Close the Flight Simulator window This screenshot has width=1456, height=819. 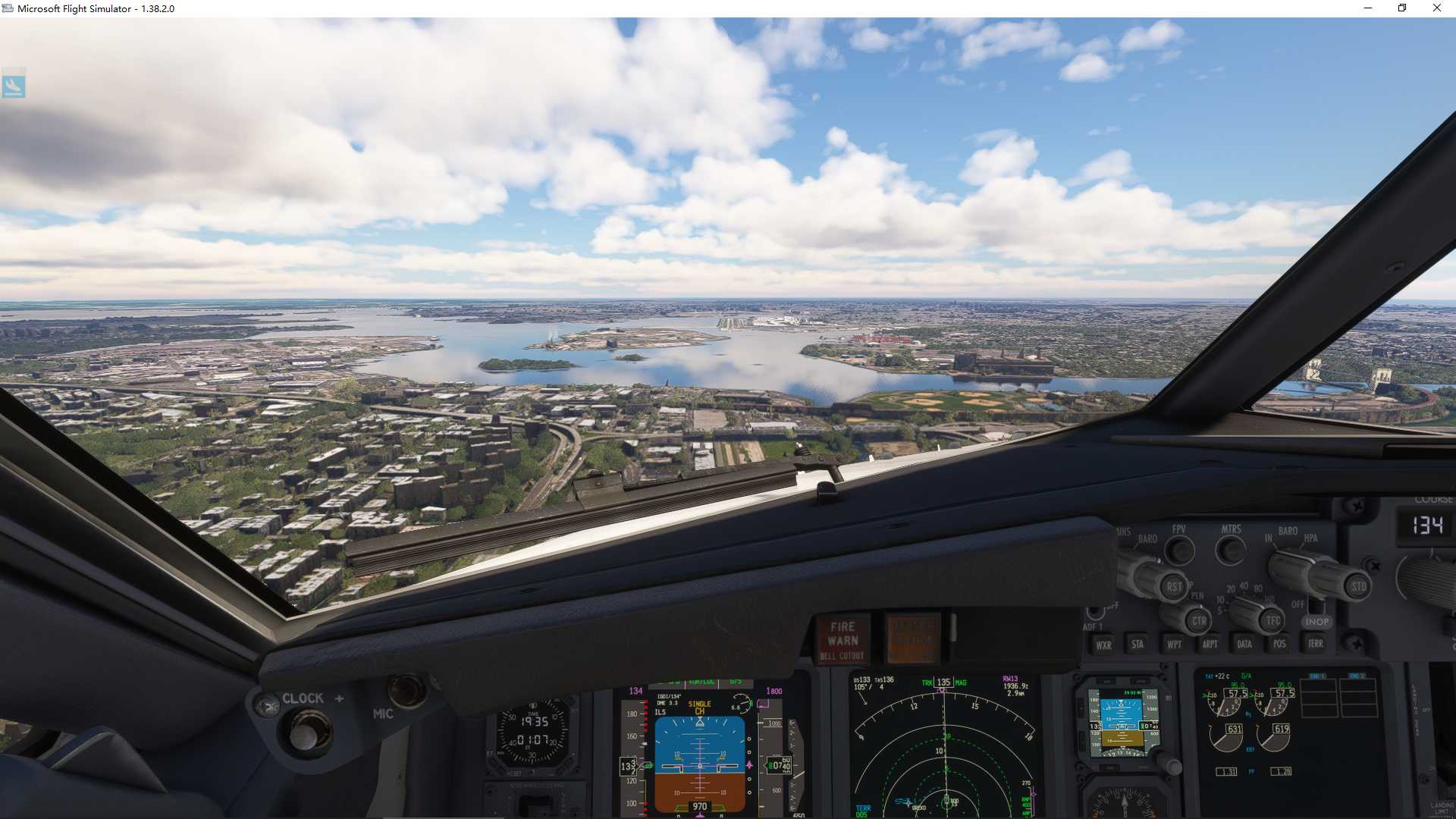click(1436, 8)
